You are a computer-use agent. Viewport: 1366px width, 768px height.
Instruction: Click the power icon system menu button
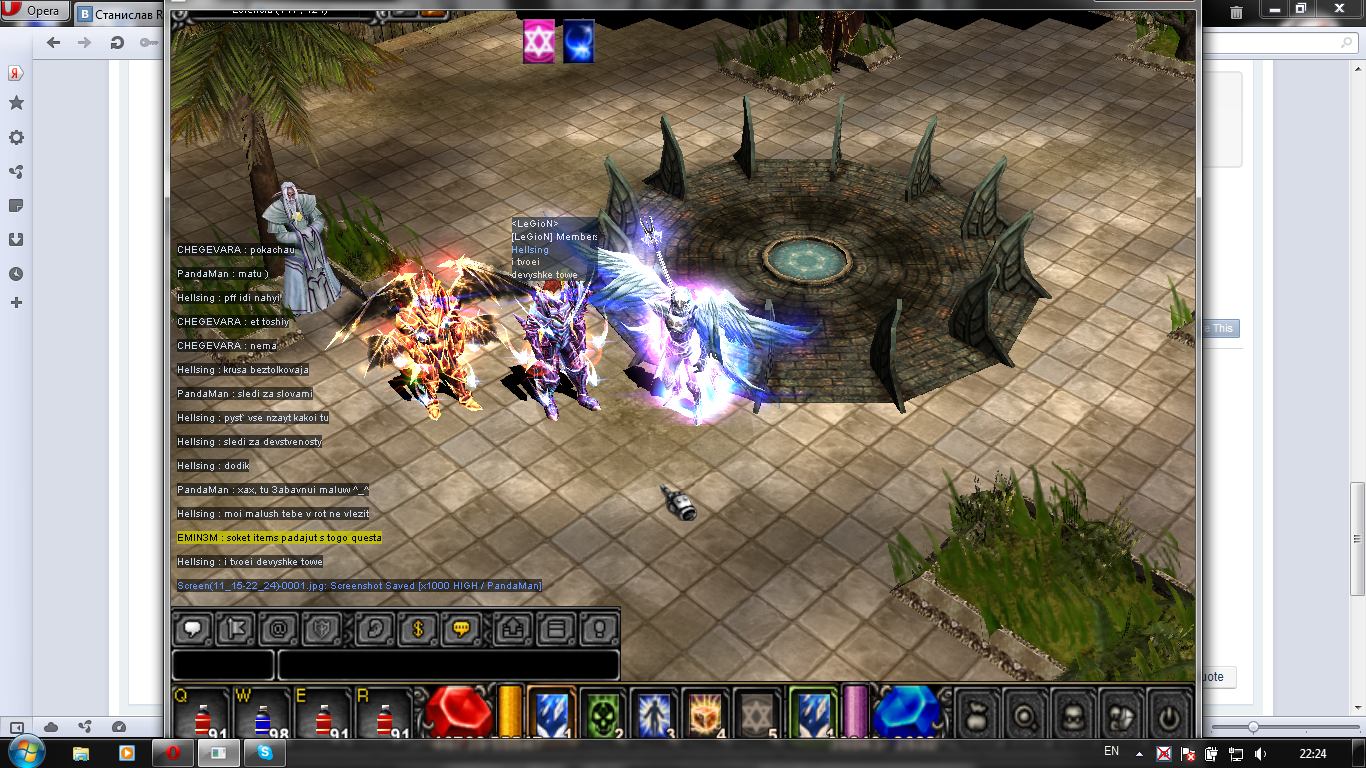[1167, 716]
